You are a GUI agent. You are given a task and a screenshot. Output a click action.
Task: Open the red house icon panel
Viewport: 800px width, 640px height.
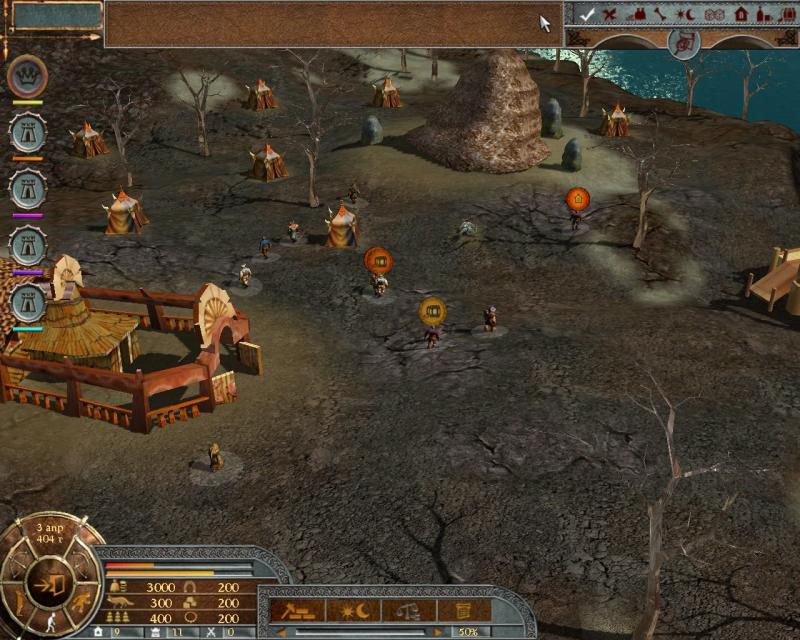[740, 14]
